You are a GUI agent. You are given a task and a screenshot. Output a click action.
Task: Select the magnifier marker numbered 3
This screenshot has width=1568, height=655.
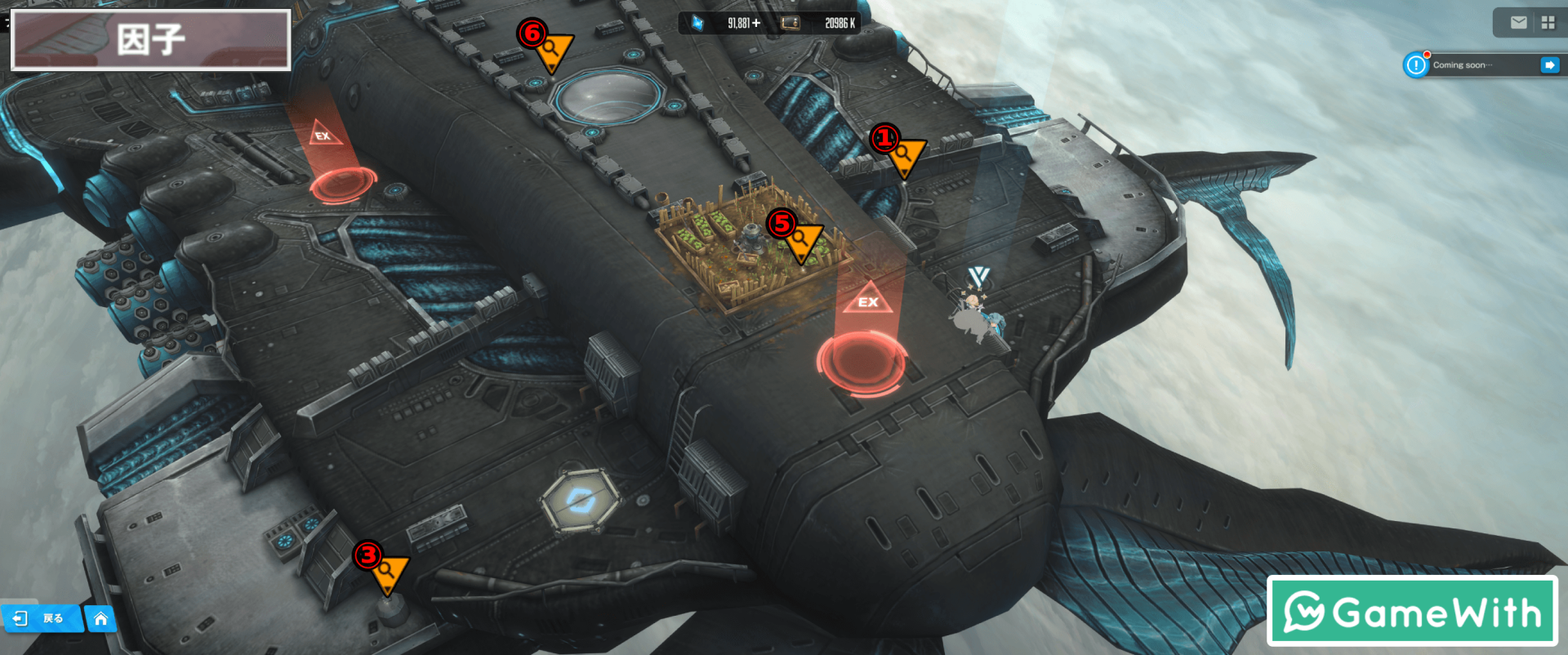[x=388, y=571]
